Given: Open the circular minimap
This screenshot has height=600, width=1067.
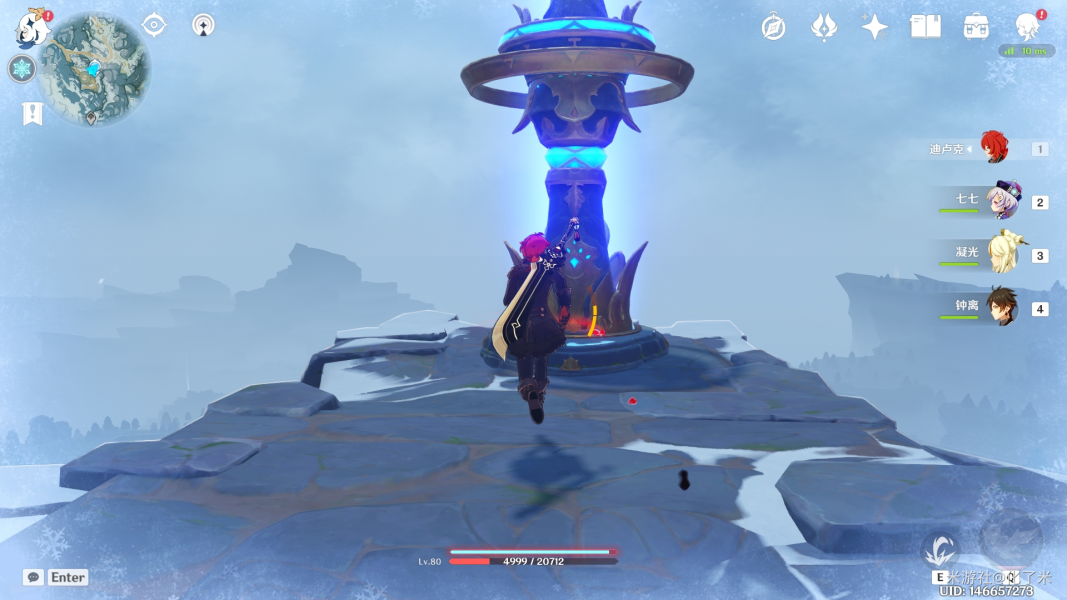Looking at the screenshot, I should [94, 70].
